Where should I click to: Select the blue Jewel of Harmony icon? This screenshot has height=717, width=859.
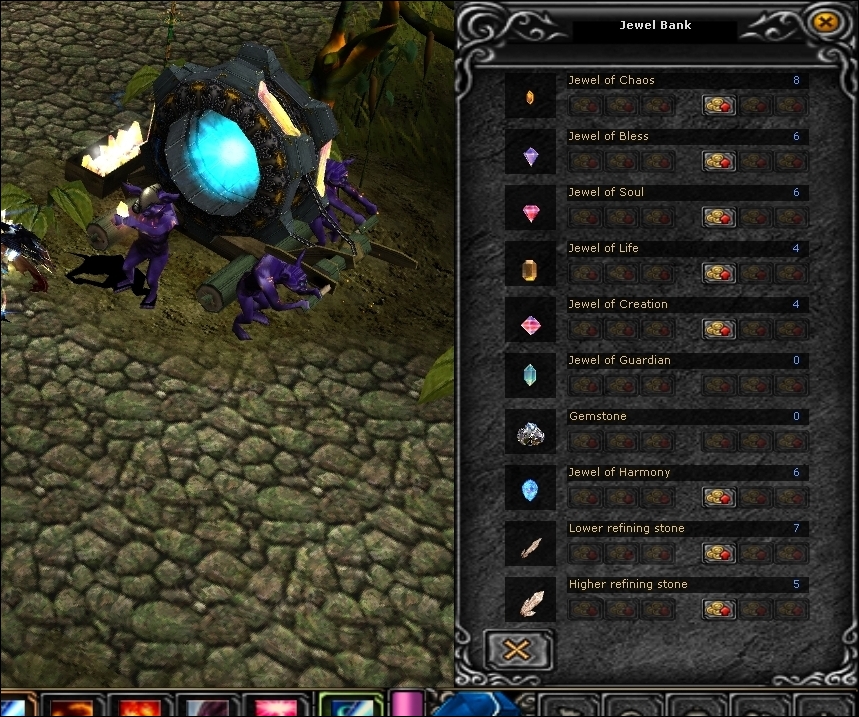pos(530,490)
